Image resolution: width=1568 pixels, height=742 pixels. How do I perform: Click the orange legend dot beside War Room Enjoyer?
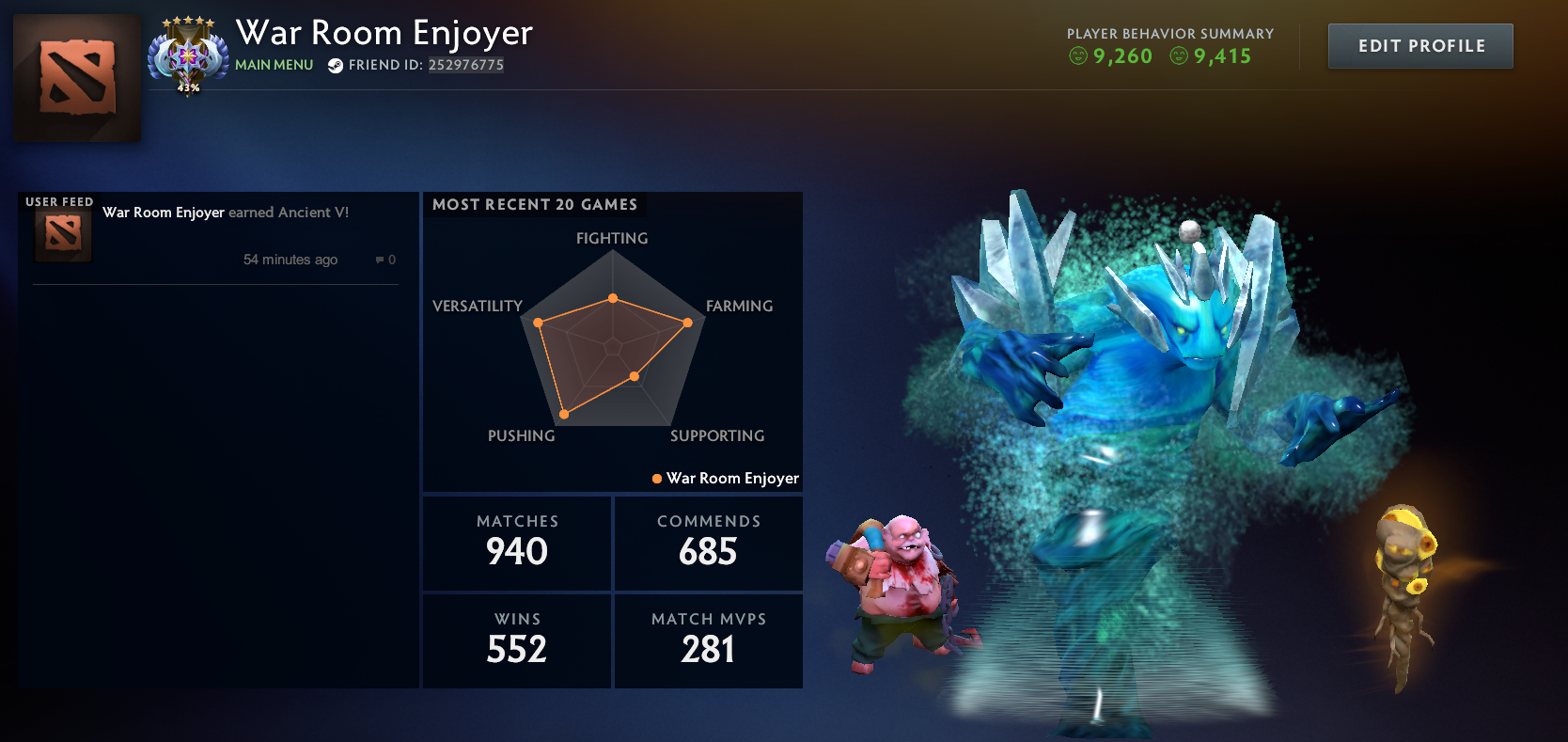point(655,479)
